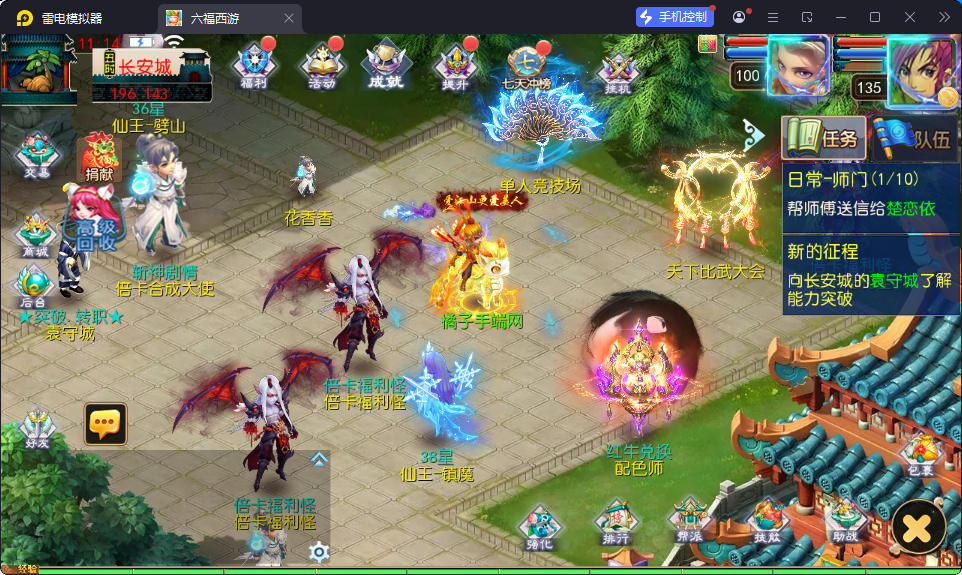Open the 活动 events icon

322,67
